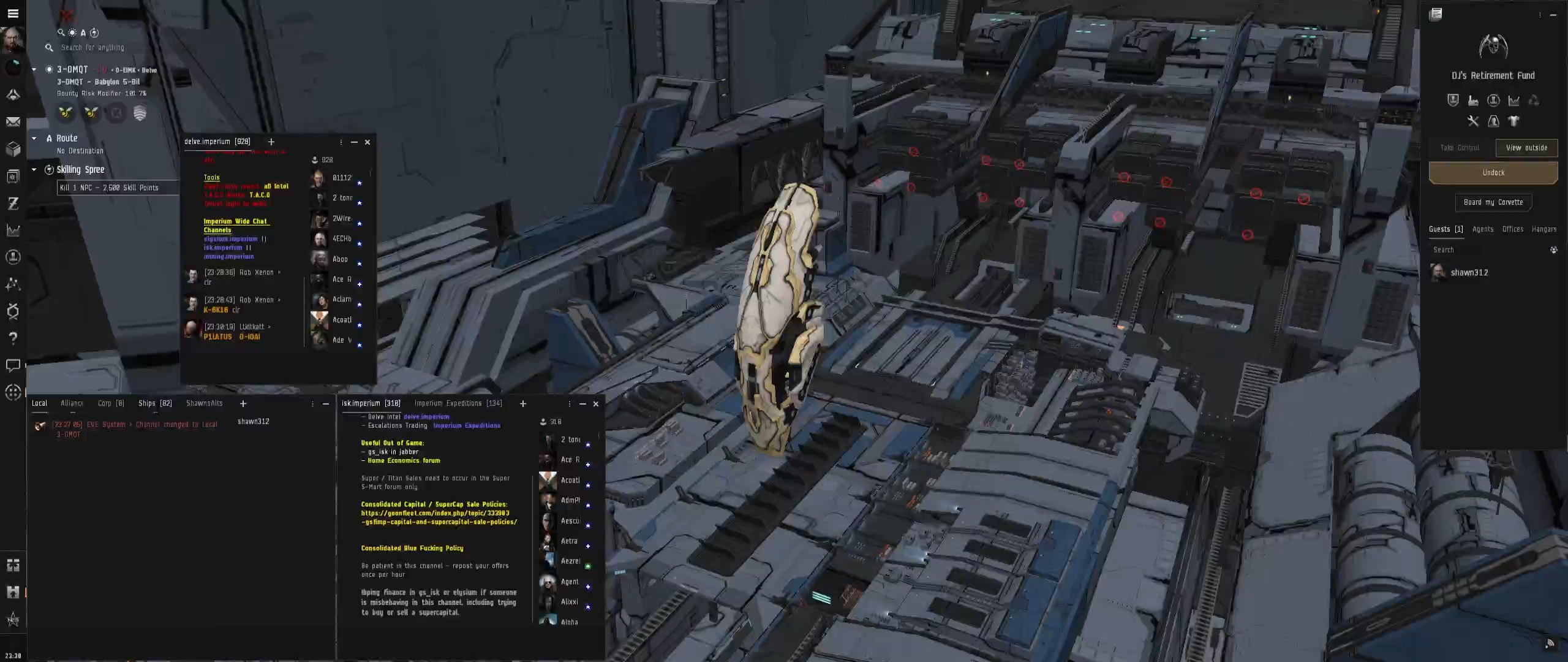1568x662 pixels.
Task: Show compact member list in Guests panel
Action: 1552,249
